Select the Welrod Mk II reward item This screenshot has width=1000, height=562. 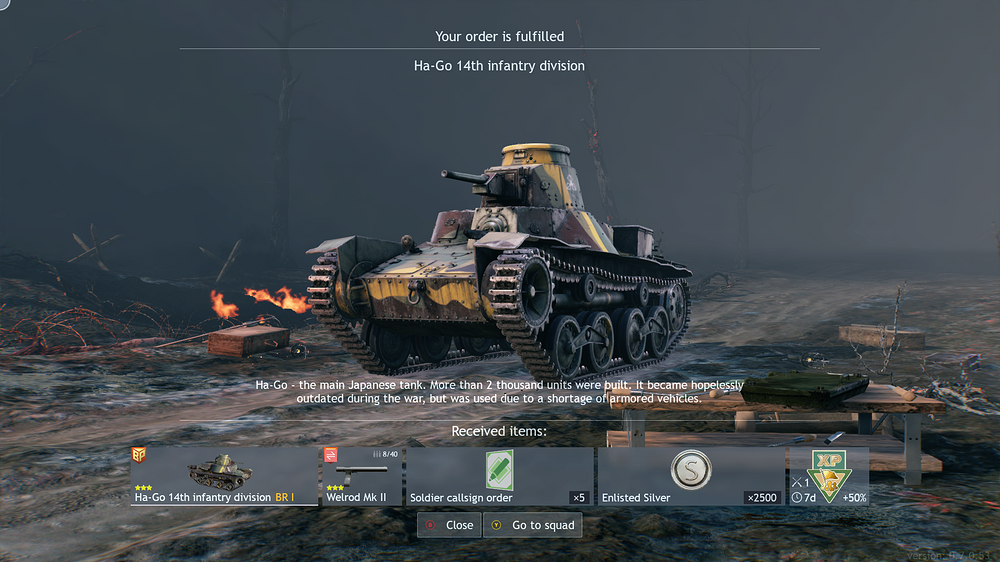click(x=362, y=476)
